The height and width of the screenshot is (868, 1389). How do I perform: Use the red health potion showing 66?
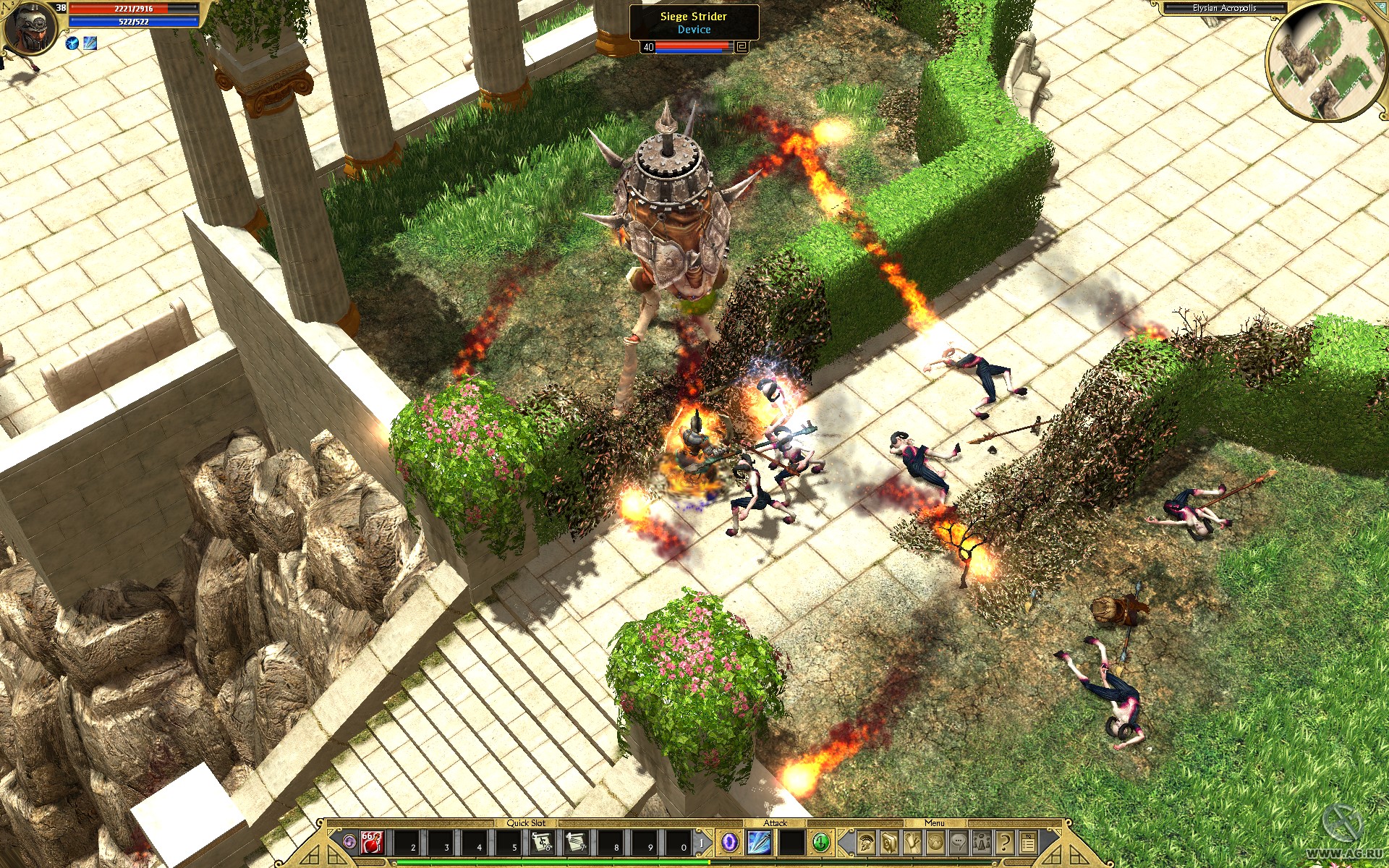(370, 842)
